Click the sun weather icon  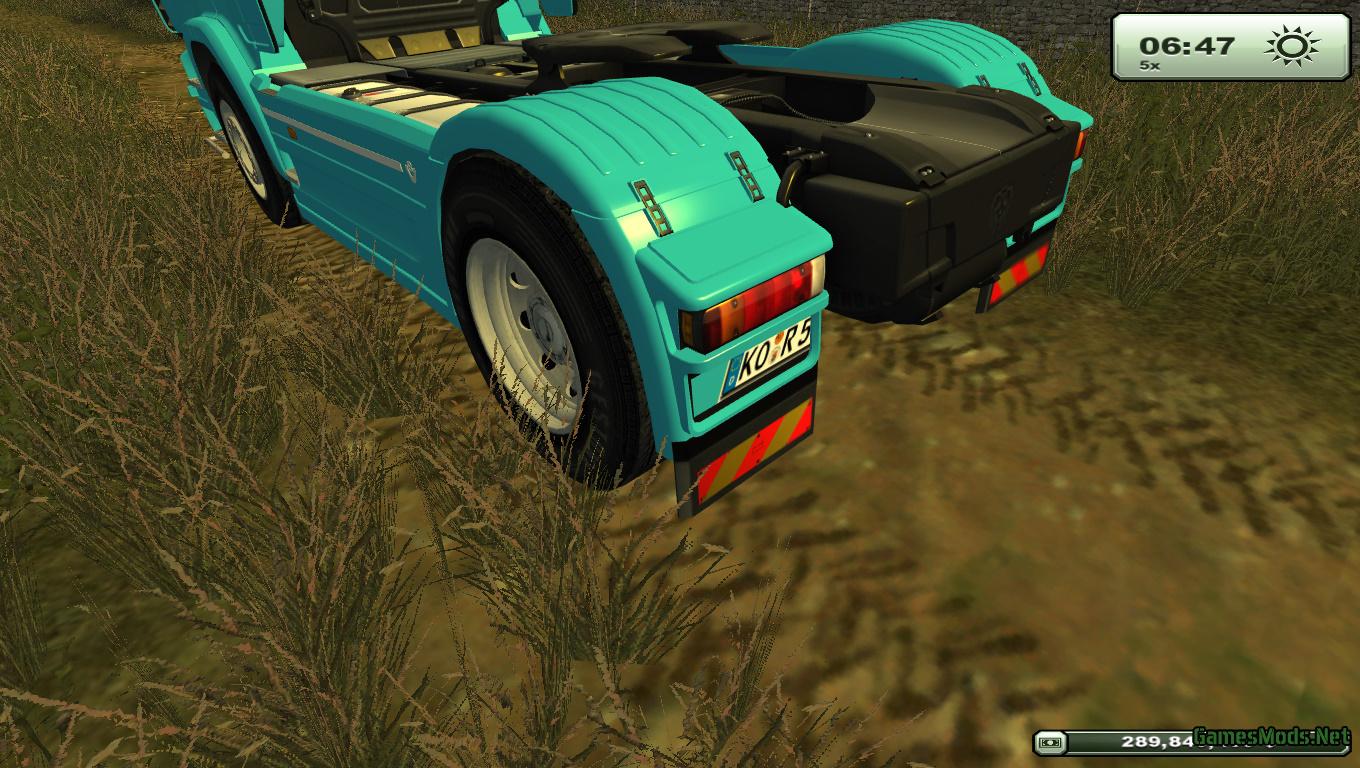click(1291, 47)
